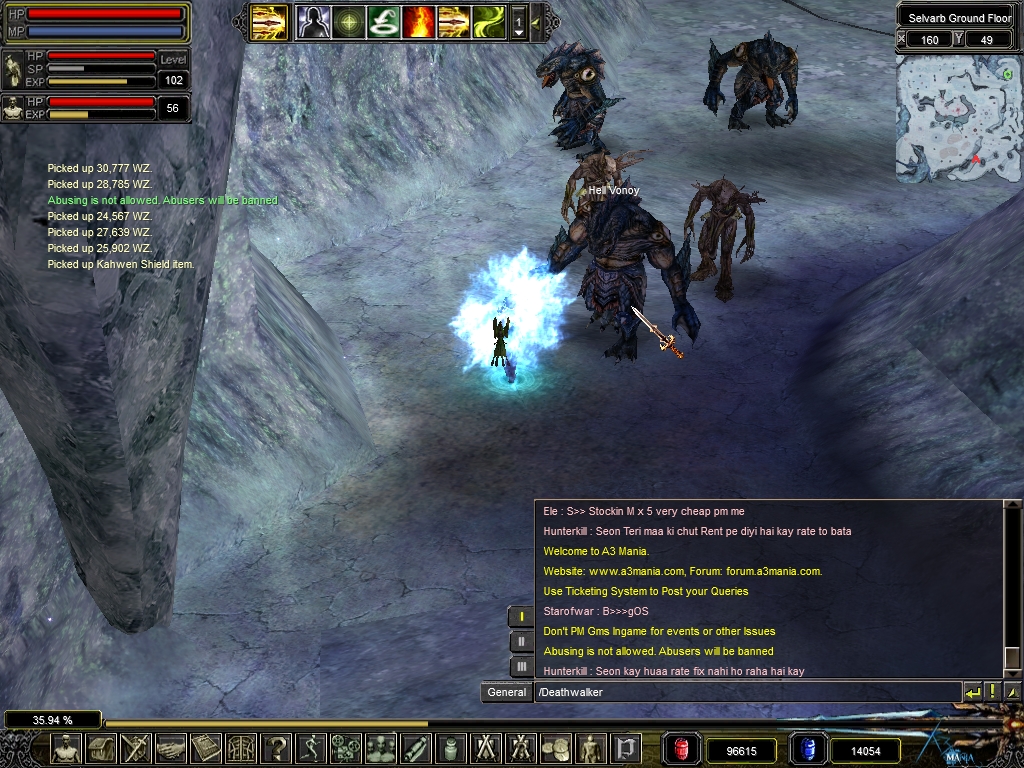Select the silhouette figure skill icon
Viewport: 1024px width, 768px height.
coord(314,21)
